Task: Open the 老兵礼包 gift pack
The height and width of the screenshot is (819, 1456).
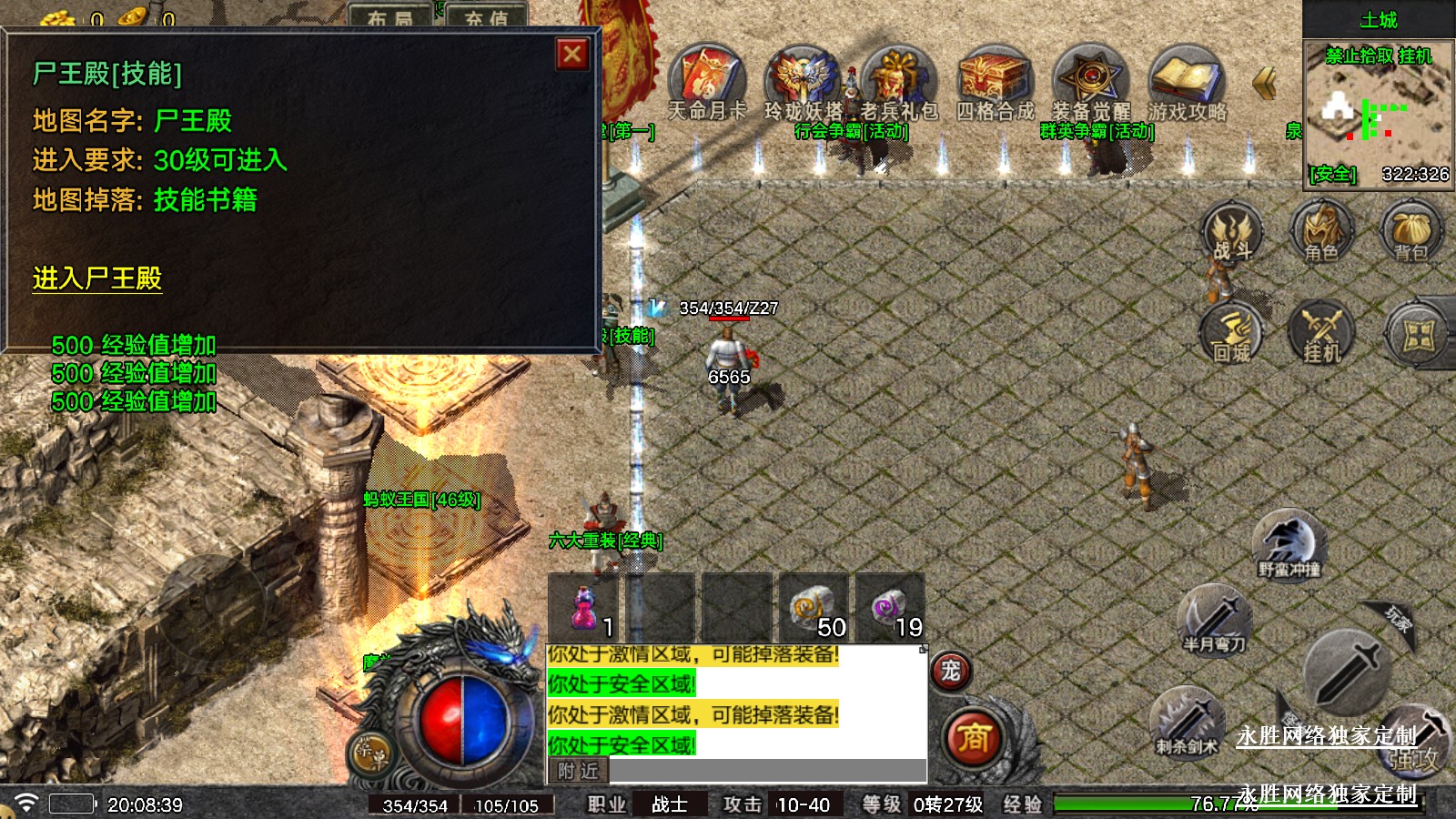Action: pos(898,78)
